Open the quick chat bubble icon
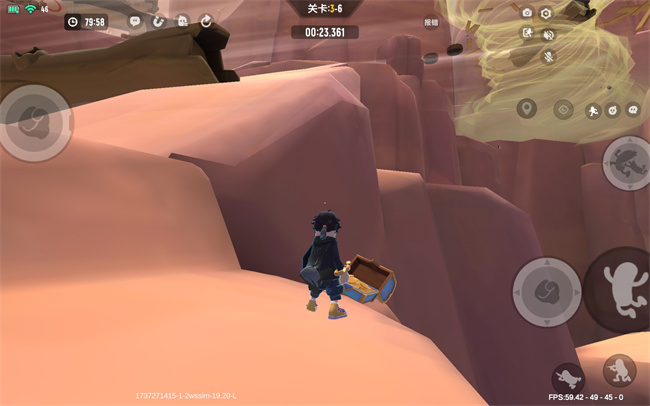Image resolution: width=650 pixels, height=406 pixels. pos(633,110)
